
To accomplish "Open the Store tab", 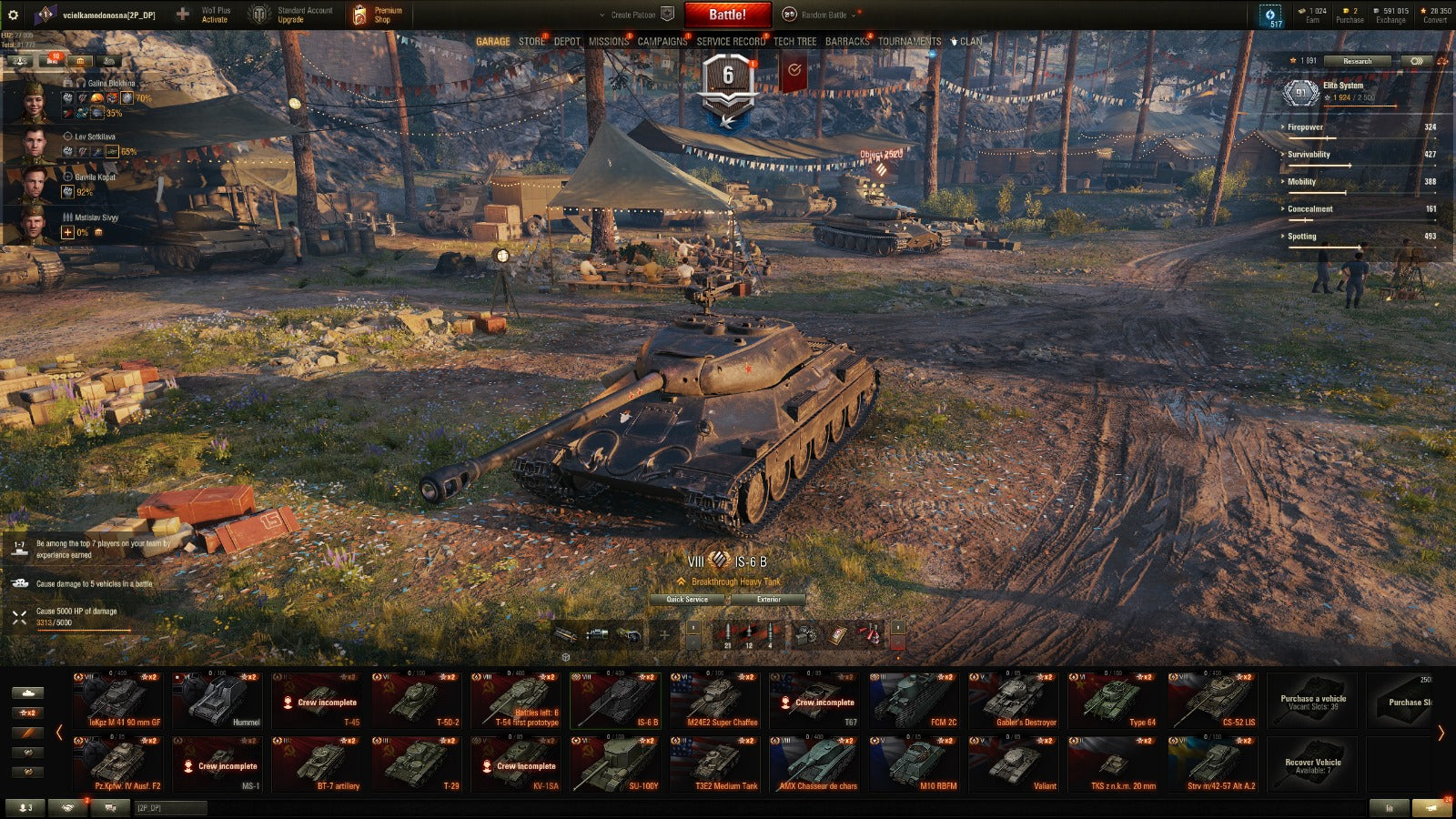I will pos(531,42).
